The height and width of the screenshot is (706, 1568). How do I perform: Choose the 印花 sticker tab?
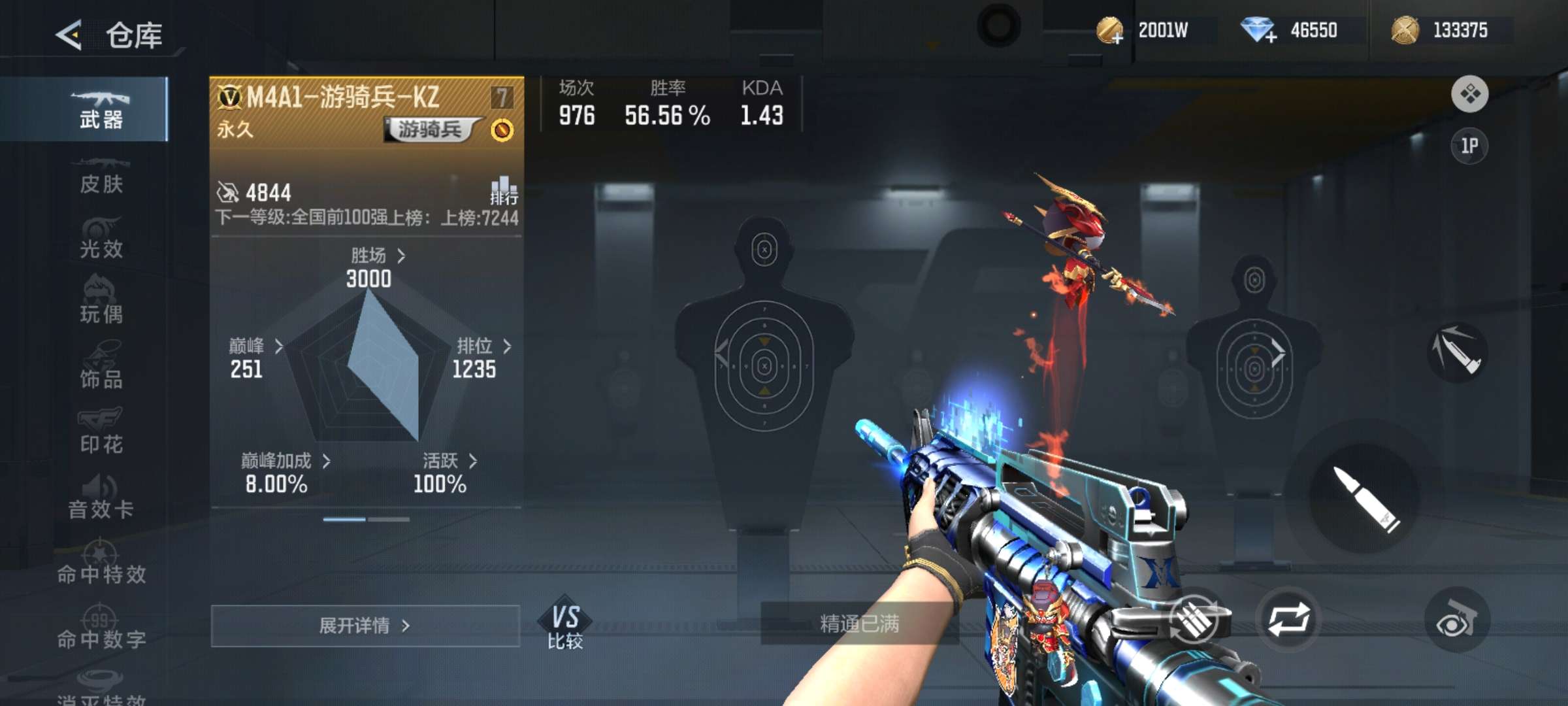101,433
